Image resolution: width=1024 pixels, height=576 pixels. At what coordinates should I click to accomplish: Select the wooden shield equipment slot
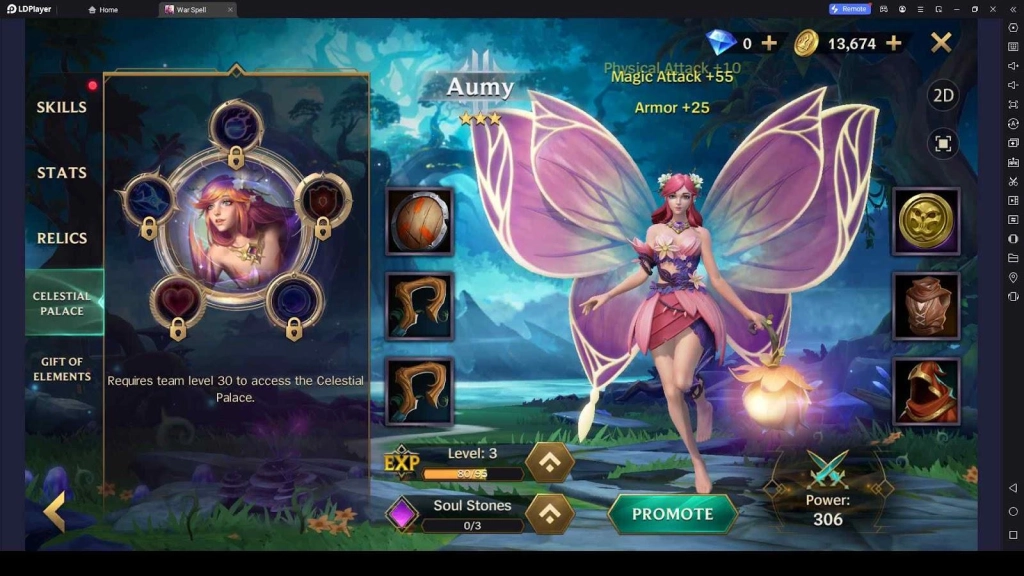(x=420, y=221)
